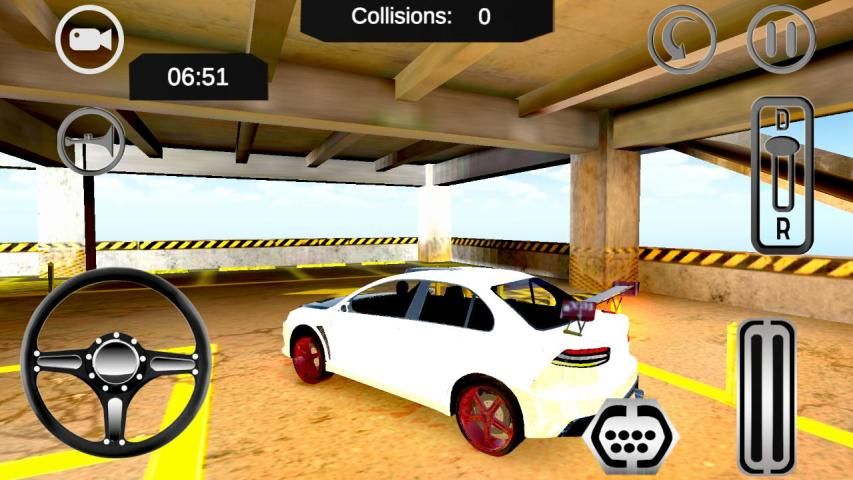Image resolution: width=853 pixels, height=480 pixels.
Task: Pause the game
Action: coord(782,39)
